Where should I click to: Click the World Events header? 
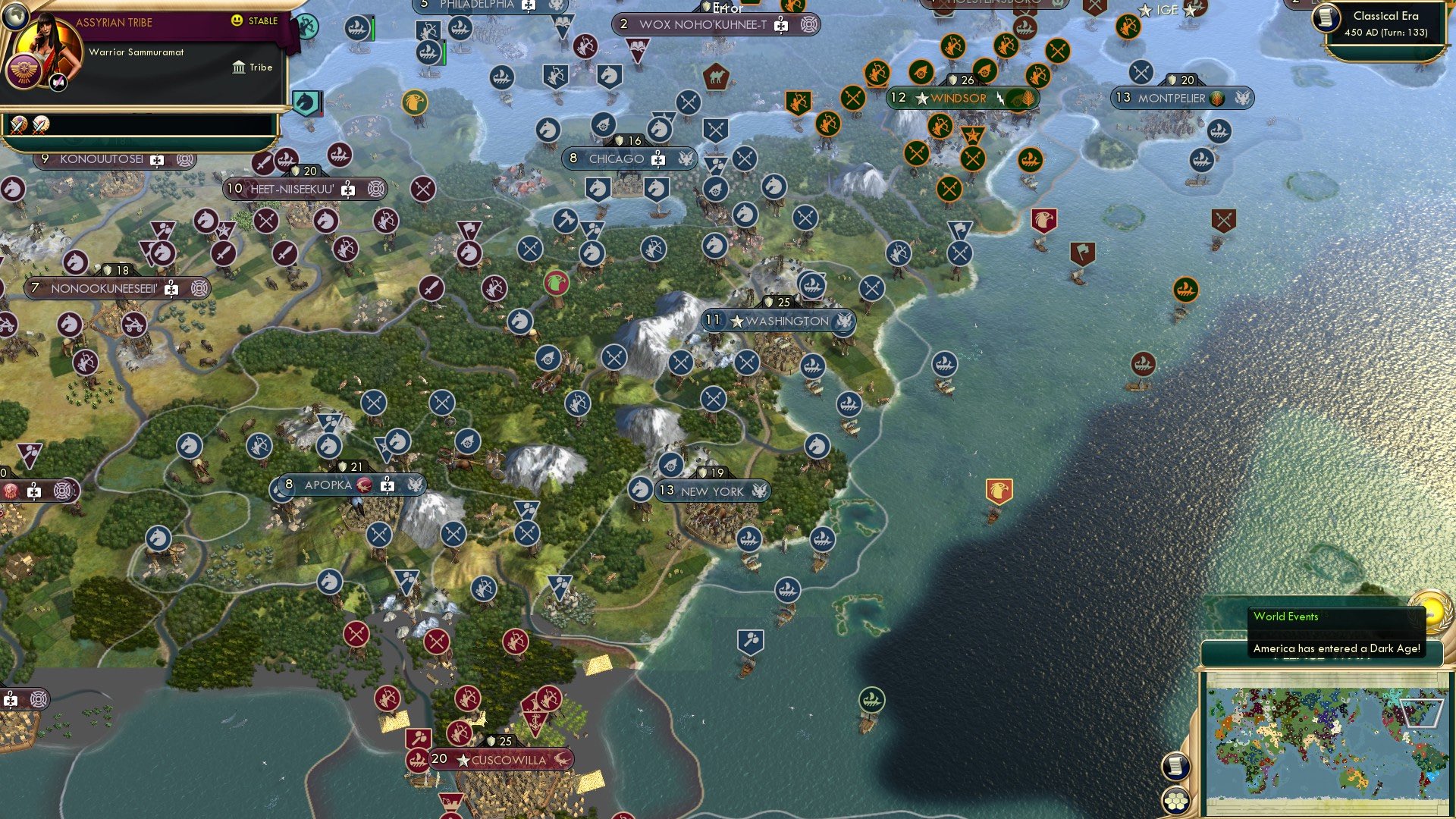click(1286, 617)
